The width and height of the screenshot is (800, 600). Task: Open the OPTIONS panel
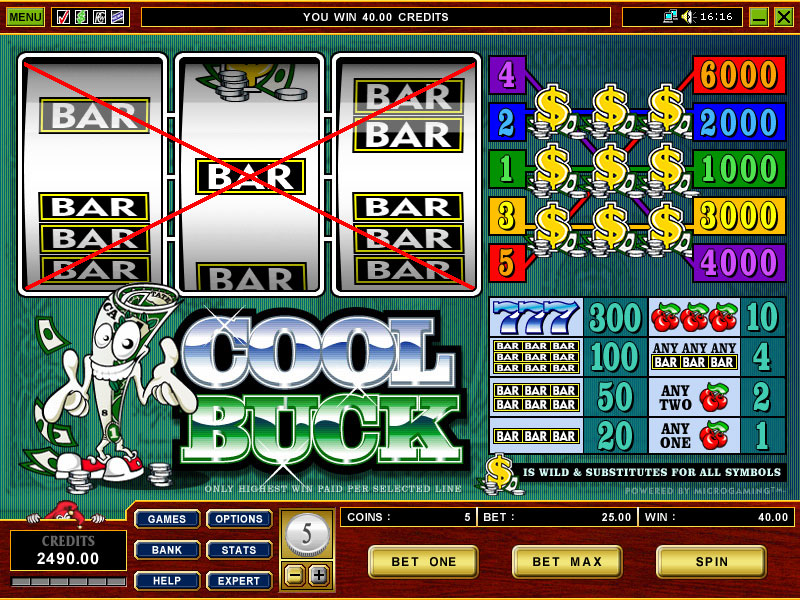(x=239, y=519)
